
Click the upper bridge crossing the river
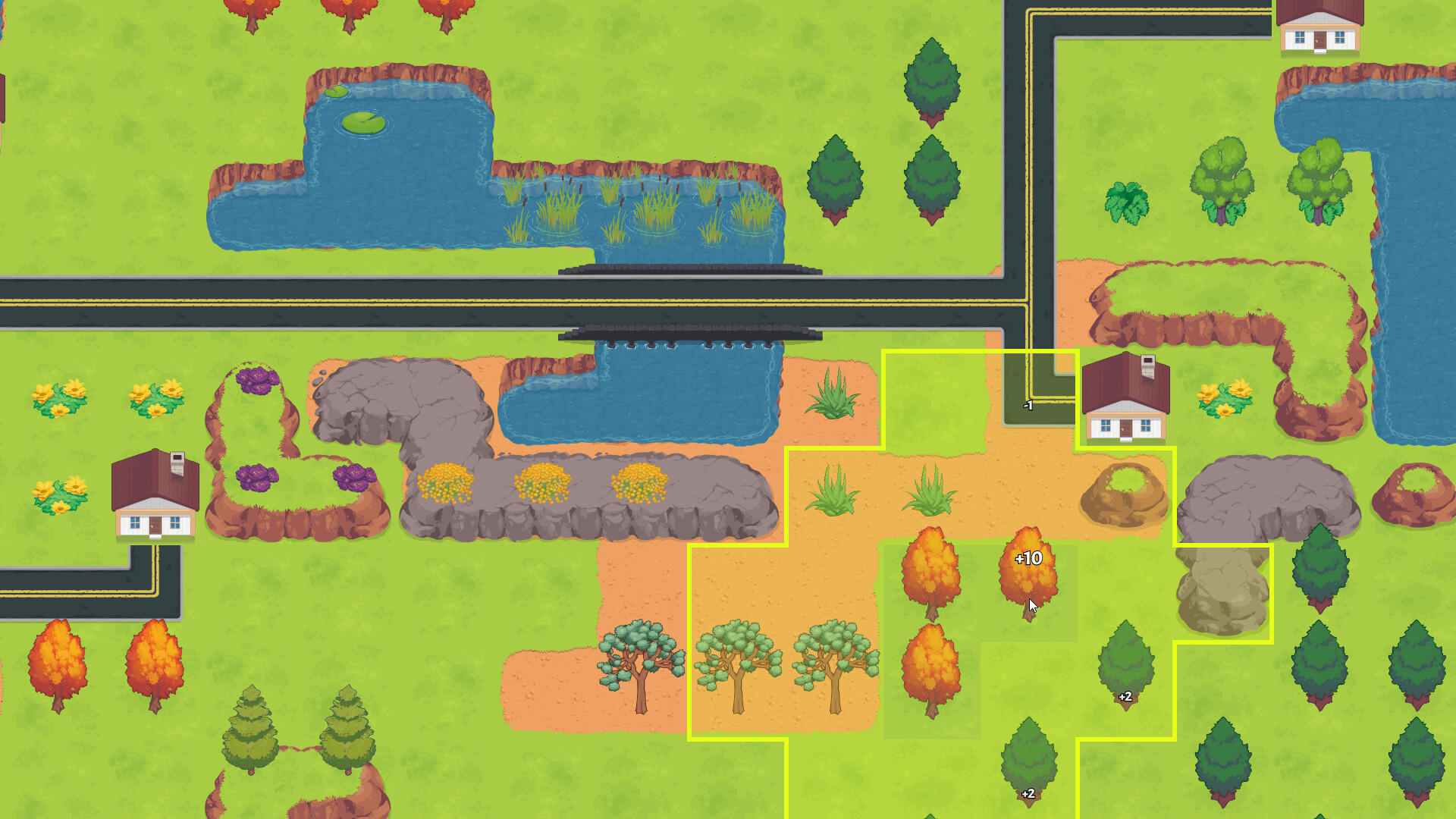[x=690, y=271]
